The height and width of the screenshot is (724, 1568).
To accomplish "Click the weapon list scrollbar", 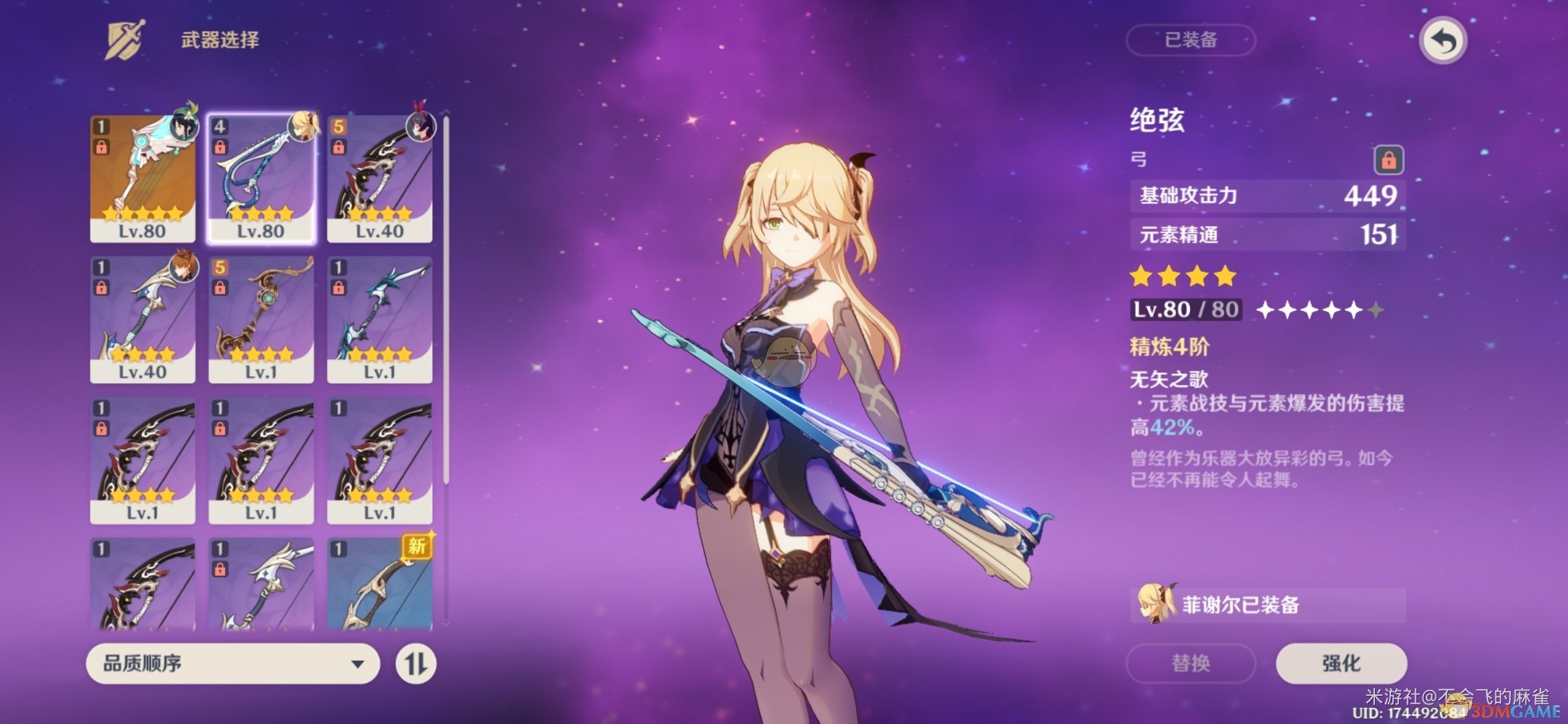I will pyautogui.click(x=446, y=302).
